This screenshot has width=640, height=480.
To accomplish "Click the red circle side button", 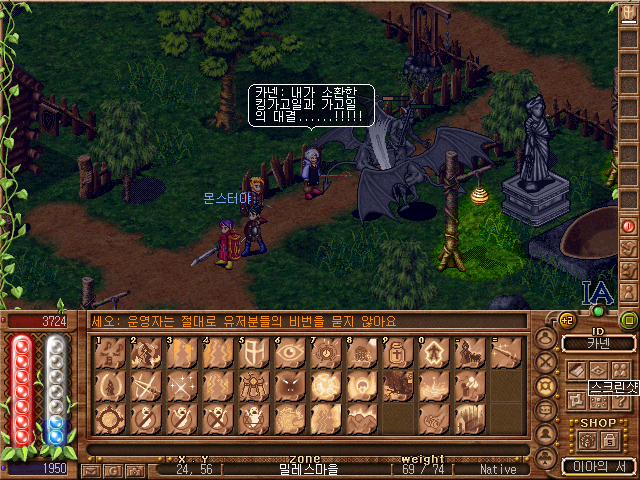I will coord(628,226).
